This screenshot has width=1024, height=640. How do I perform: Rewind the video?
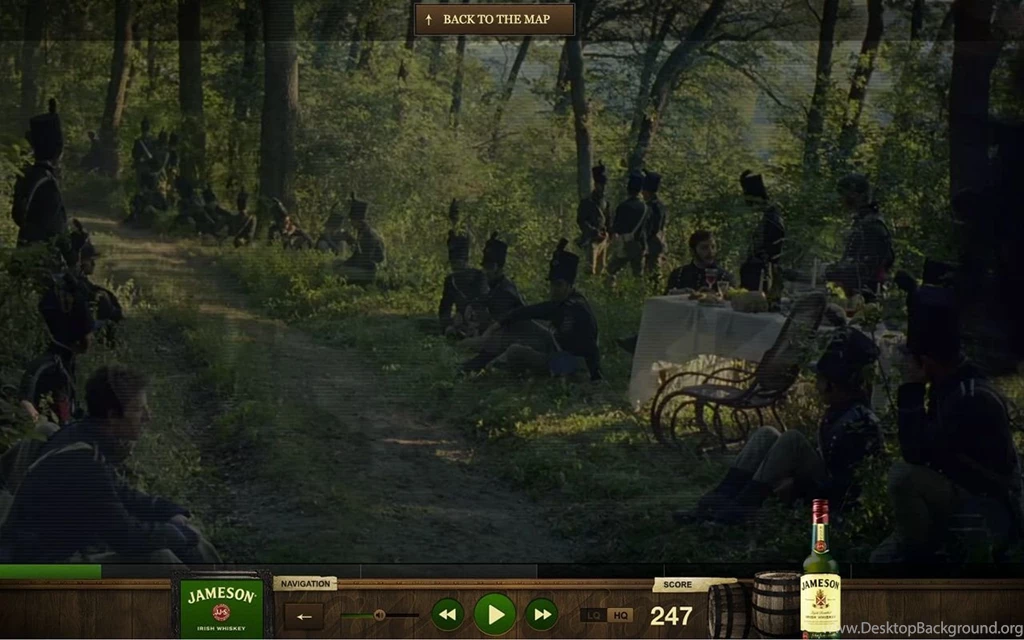[447, 614]
